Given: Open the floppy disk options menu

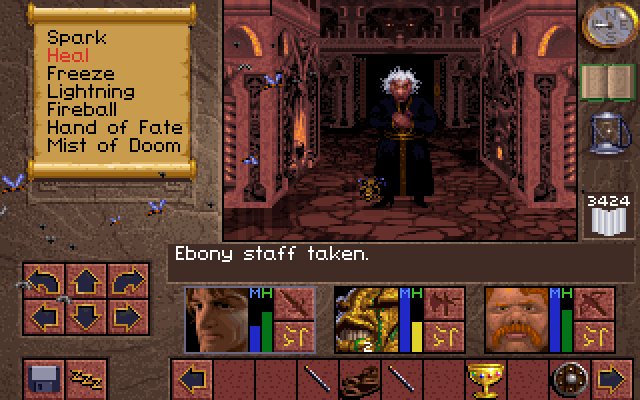Looking at the screenshot, I should [44, 378].
